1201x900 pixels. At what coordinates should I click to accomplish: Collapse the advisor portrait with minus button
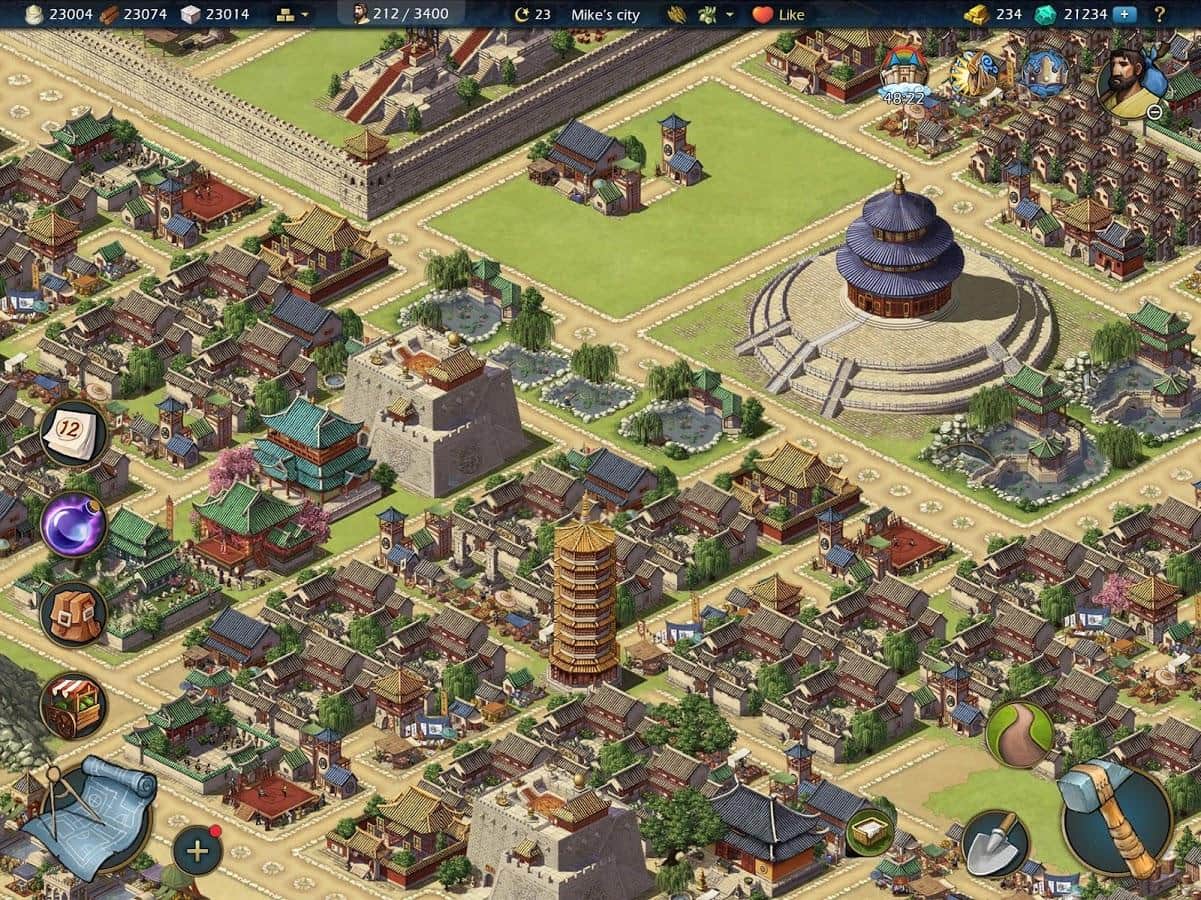1154,112
